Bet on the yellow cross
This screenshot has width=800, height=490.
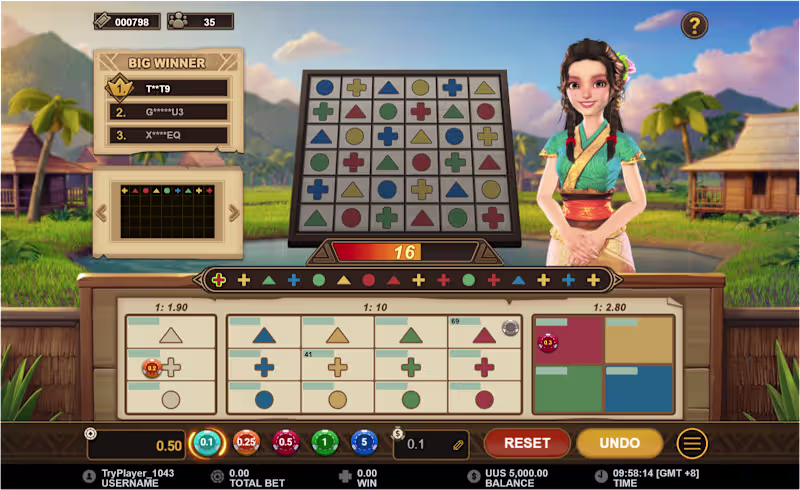tap(338, 367)
